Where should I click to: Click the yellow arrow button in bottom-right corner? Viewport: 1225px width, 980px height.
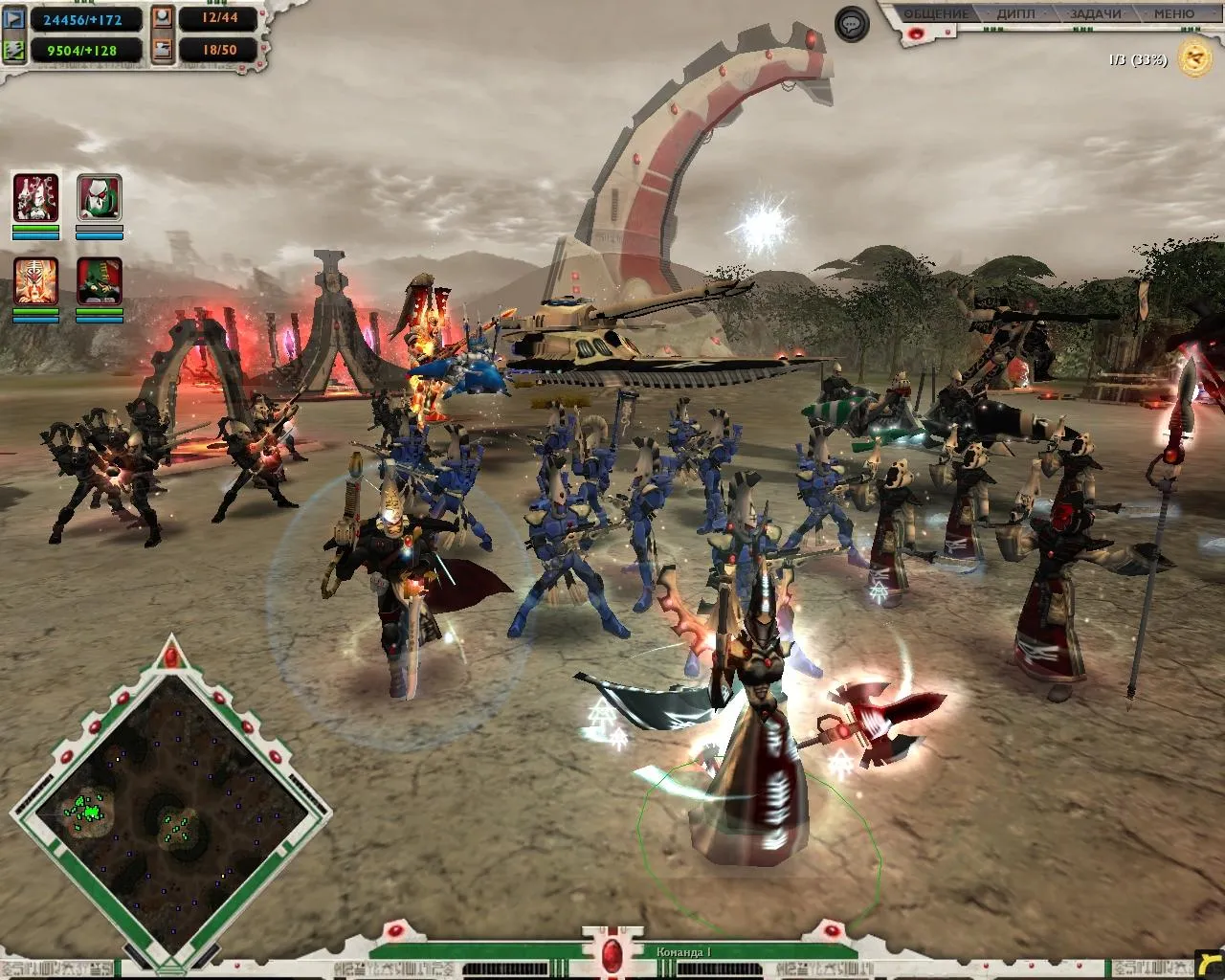[x=1210, y=964]
